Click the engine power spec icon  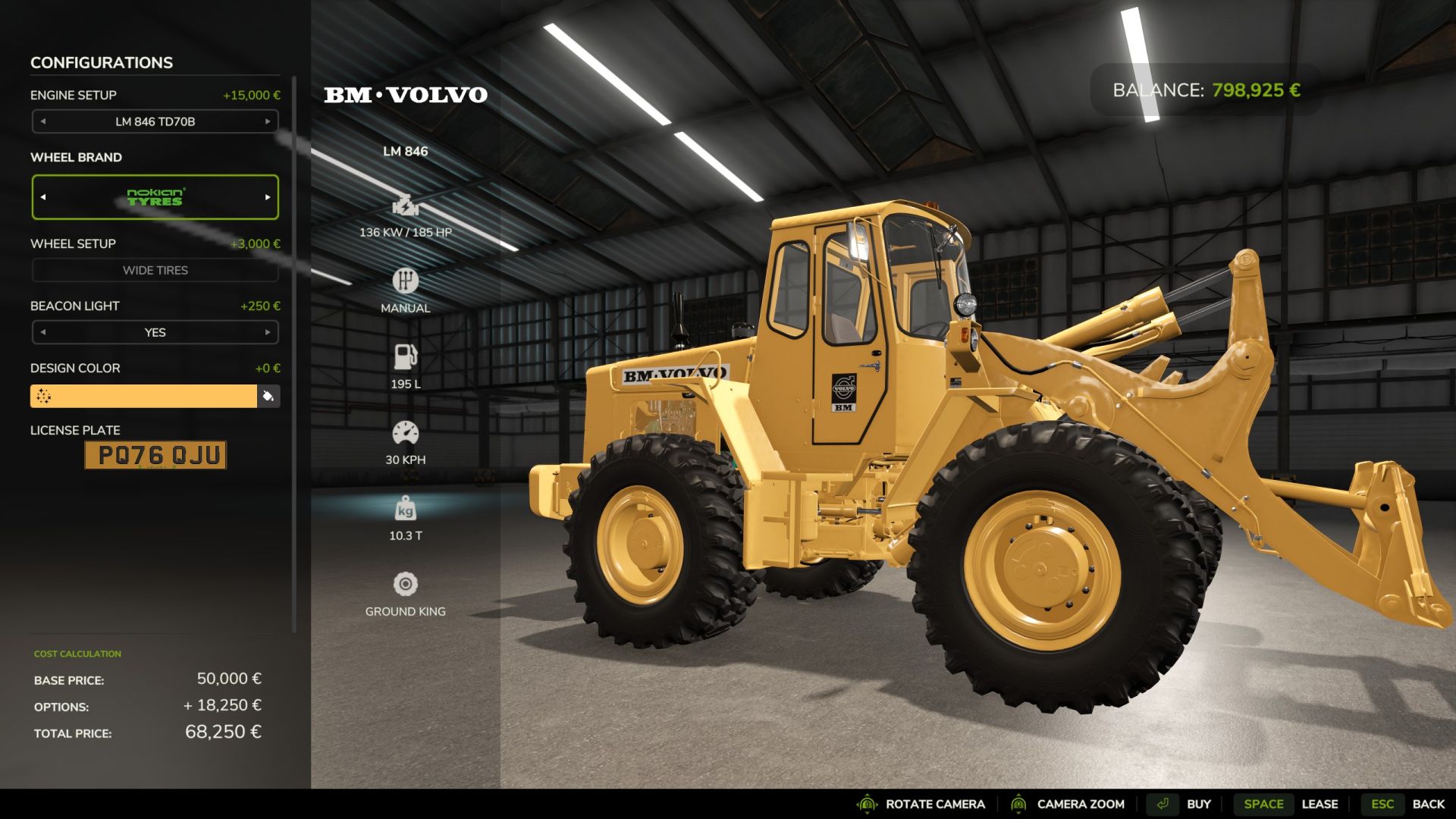(x=406, y=205)
